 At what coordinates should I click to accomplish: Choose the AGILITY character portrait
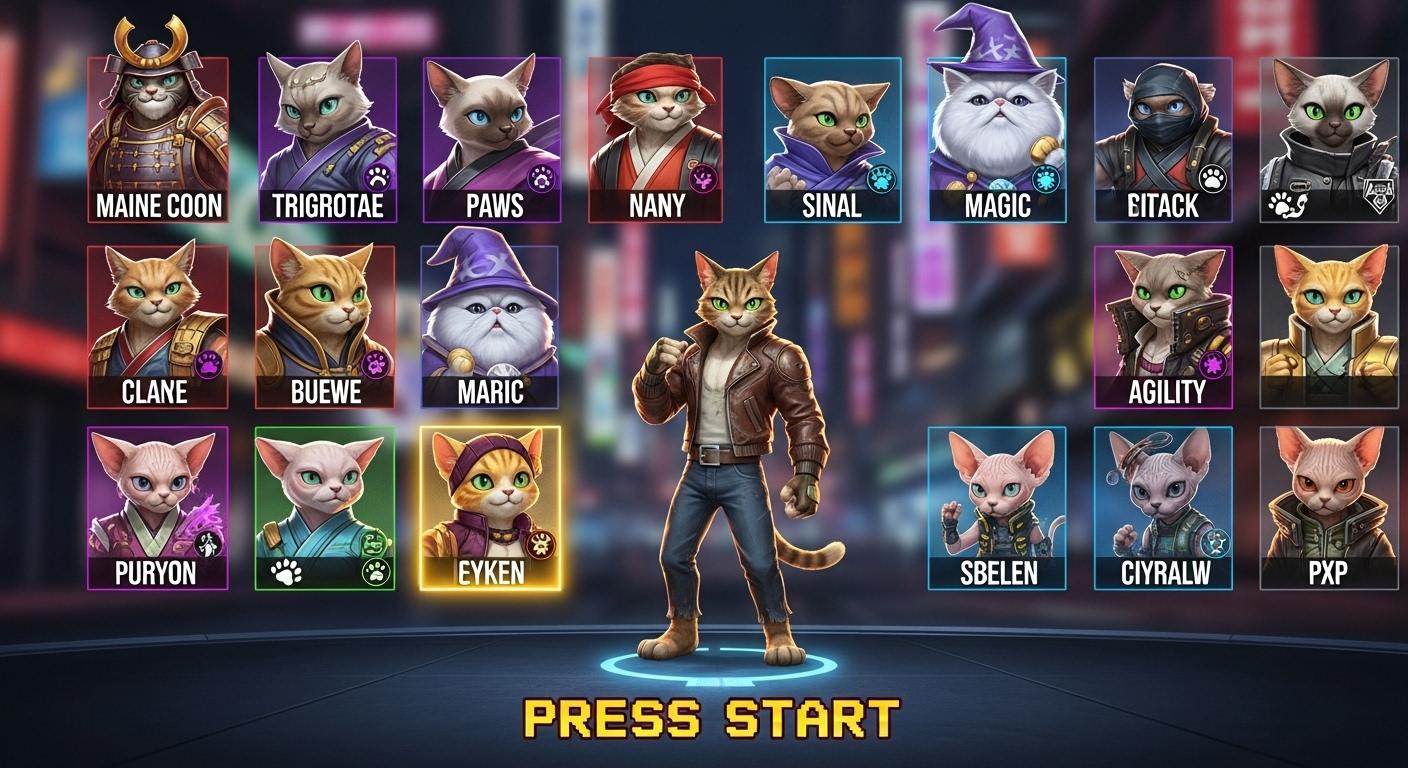1163,325
